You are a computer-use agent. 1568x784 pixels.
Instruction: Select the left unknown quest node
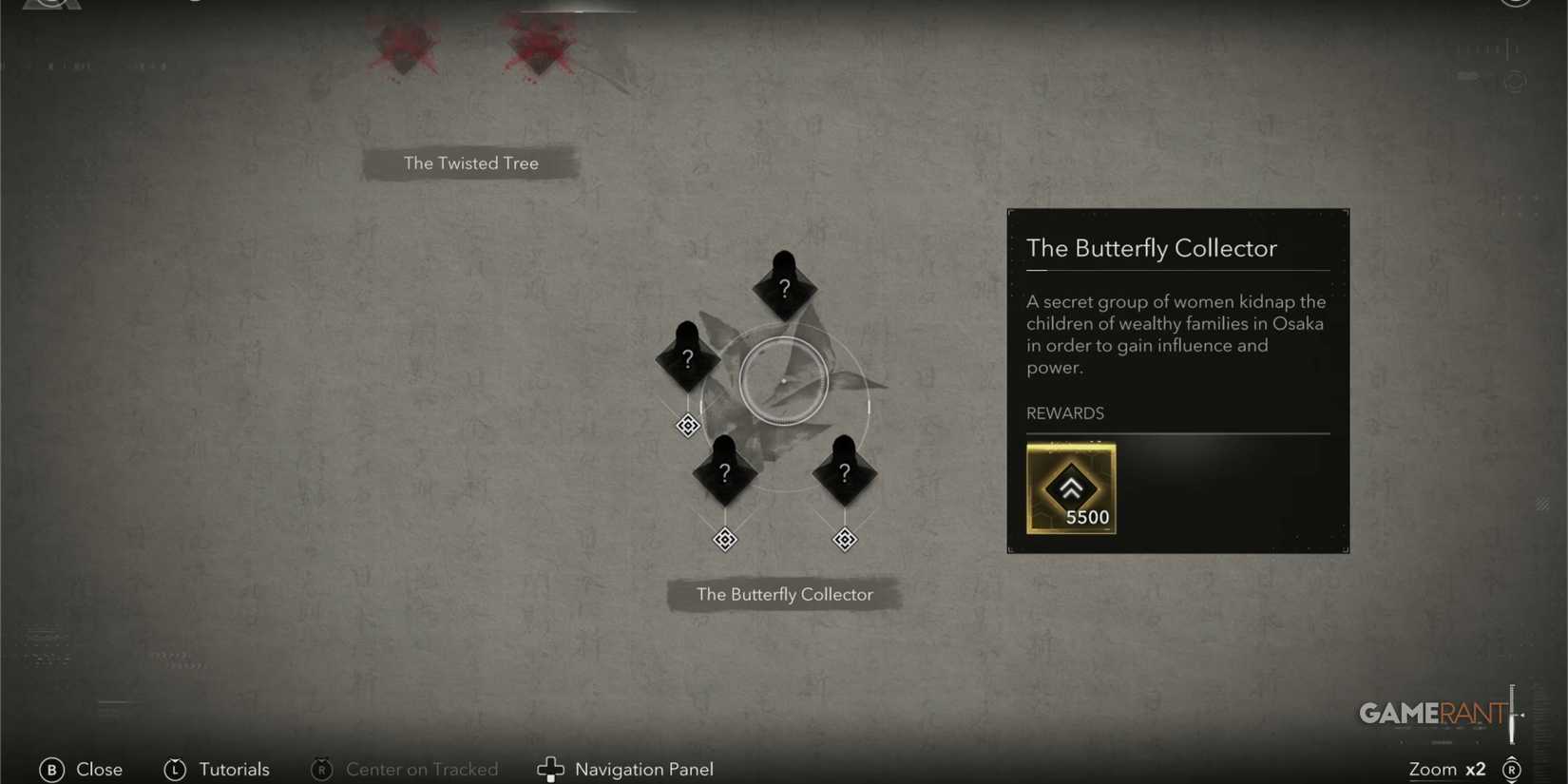click(x=687, y=359)
